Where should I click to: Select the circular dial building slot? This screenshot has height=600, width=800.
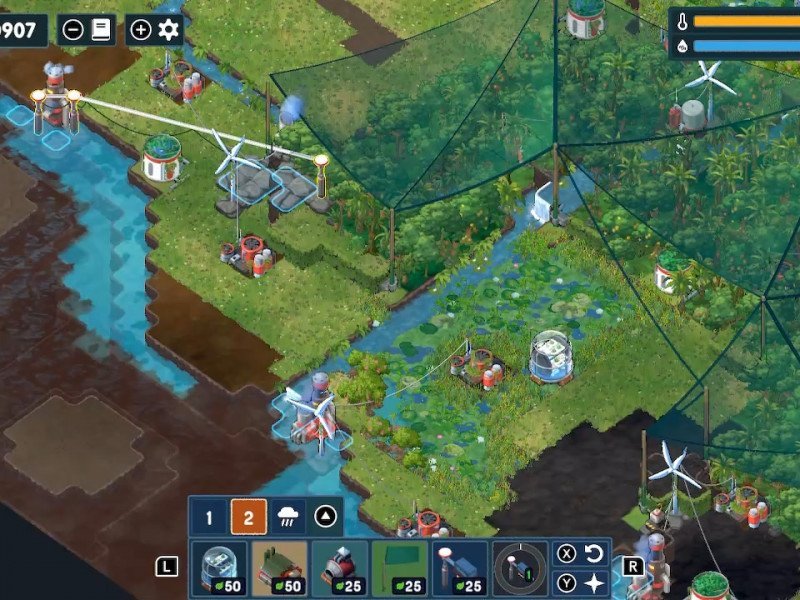pos(520,569)
